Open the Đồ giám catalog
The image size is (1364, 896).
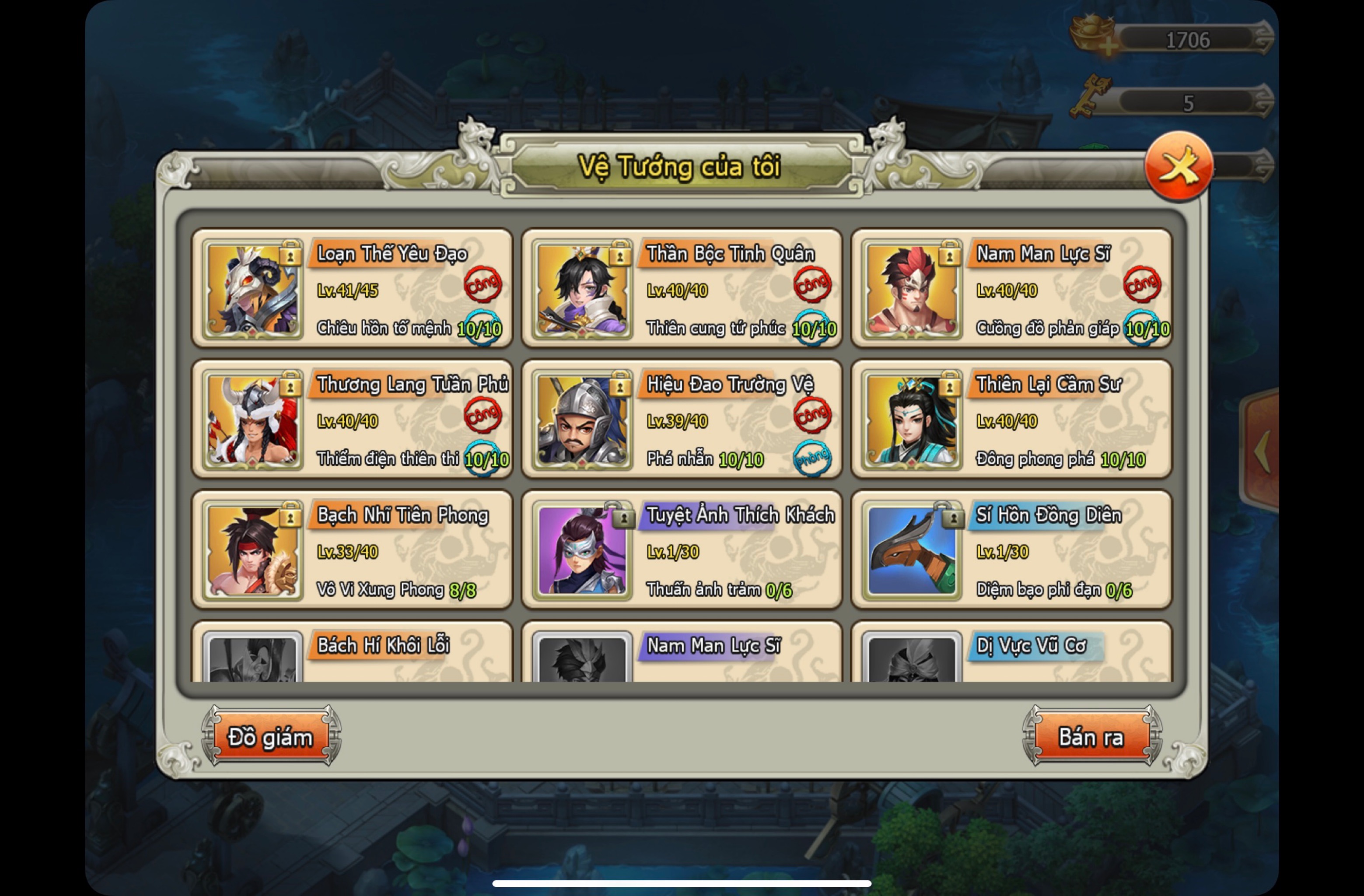click(x=270, y=737)
